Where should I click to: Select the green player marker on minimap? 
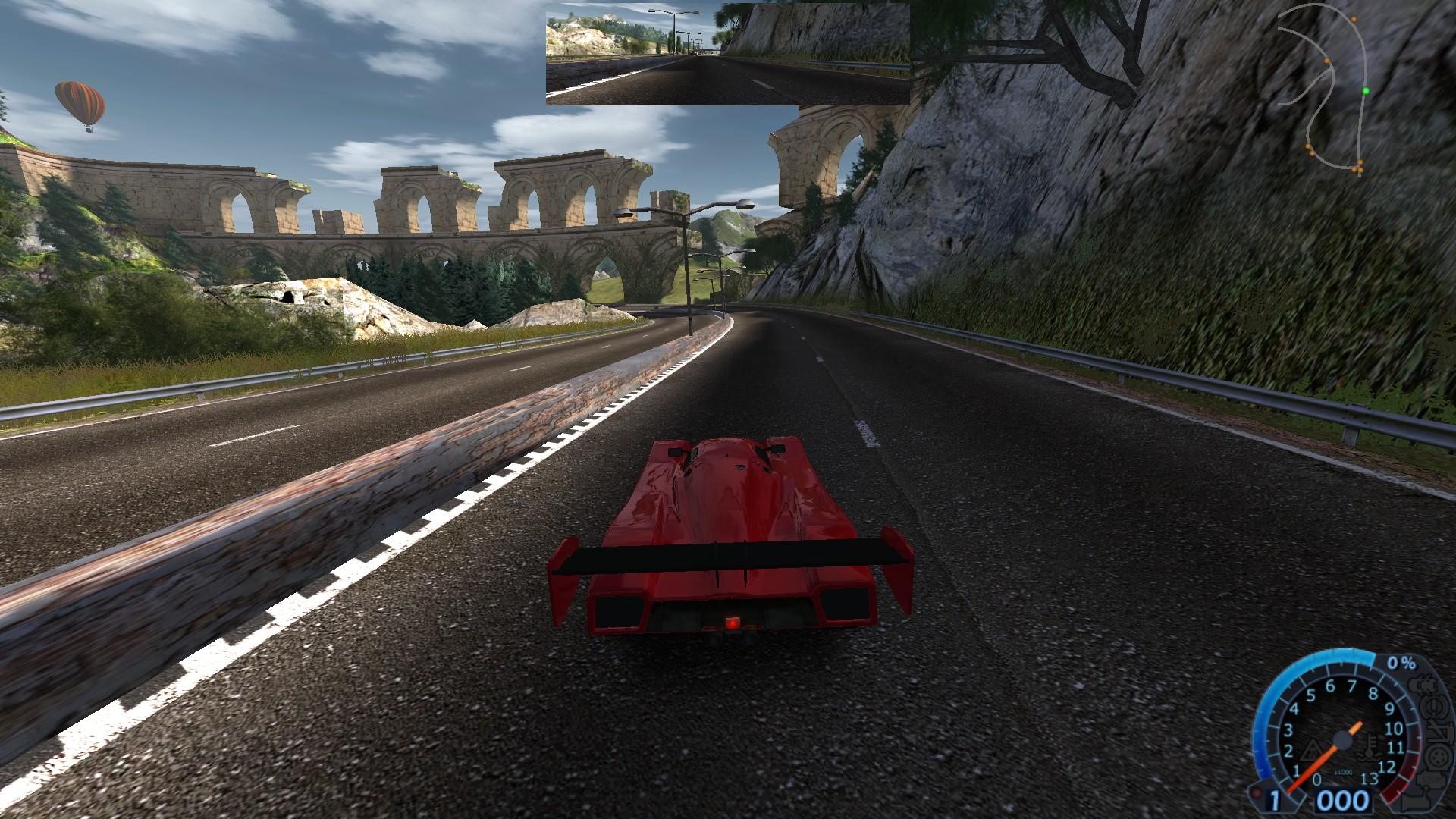click(1366, 91)
